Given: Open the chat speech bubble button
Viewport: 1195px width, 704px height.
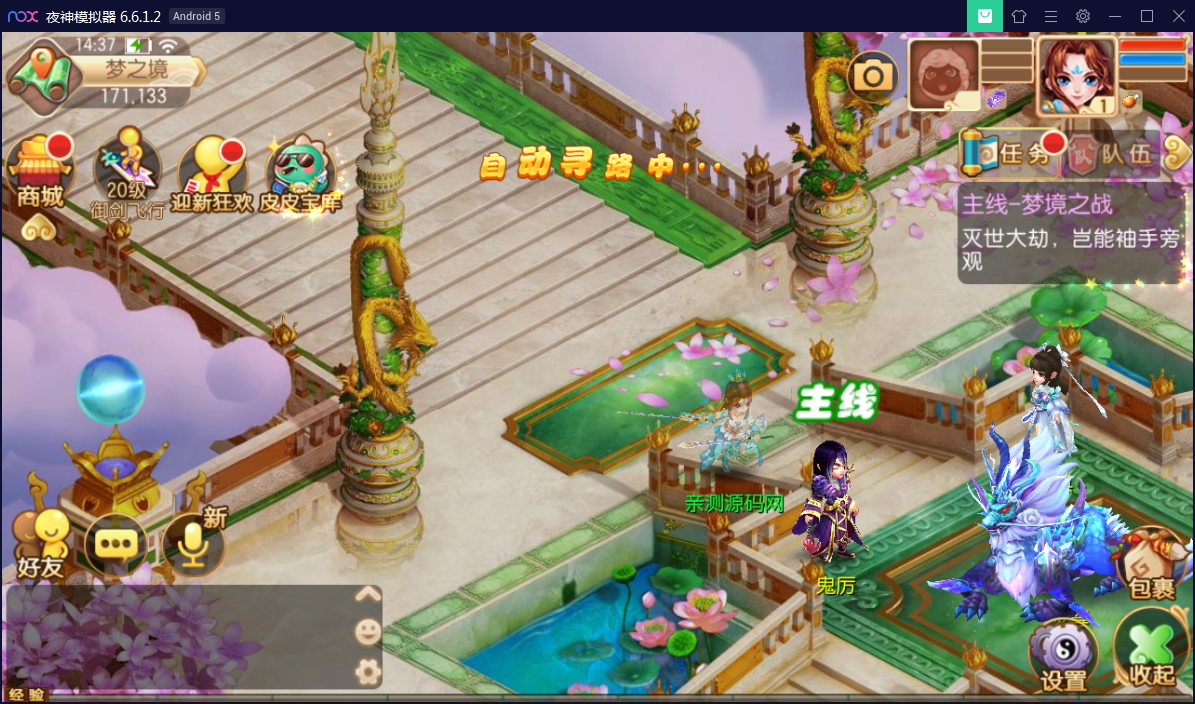Looking at the screenshot, I should (116, 545).
